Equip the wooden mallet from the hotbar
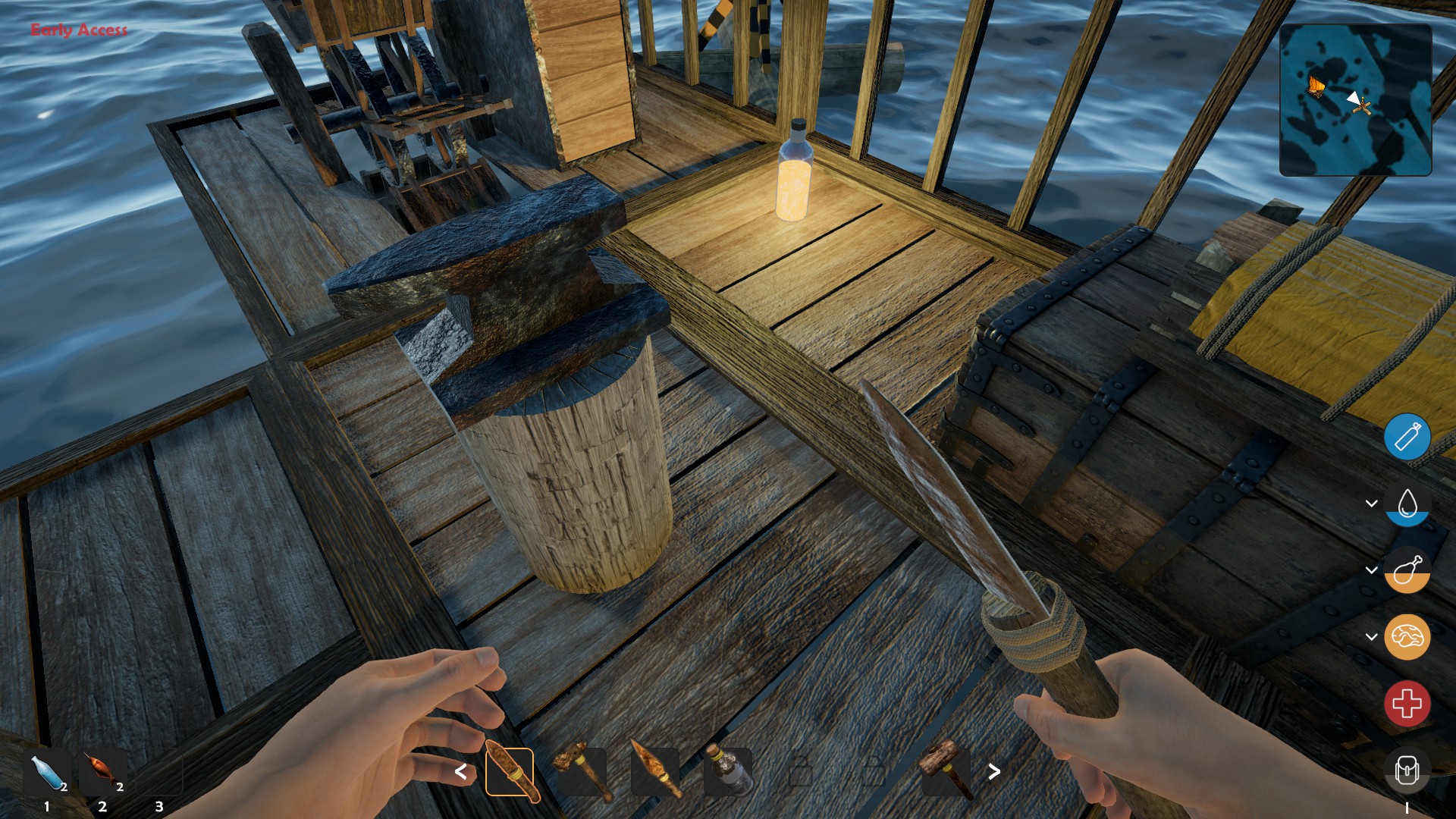The height and width of the screenshot is (819, 1456). coord(946,772)
